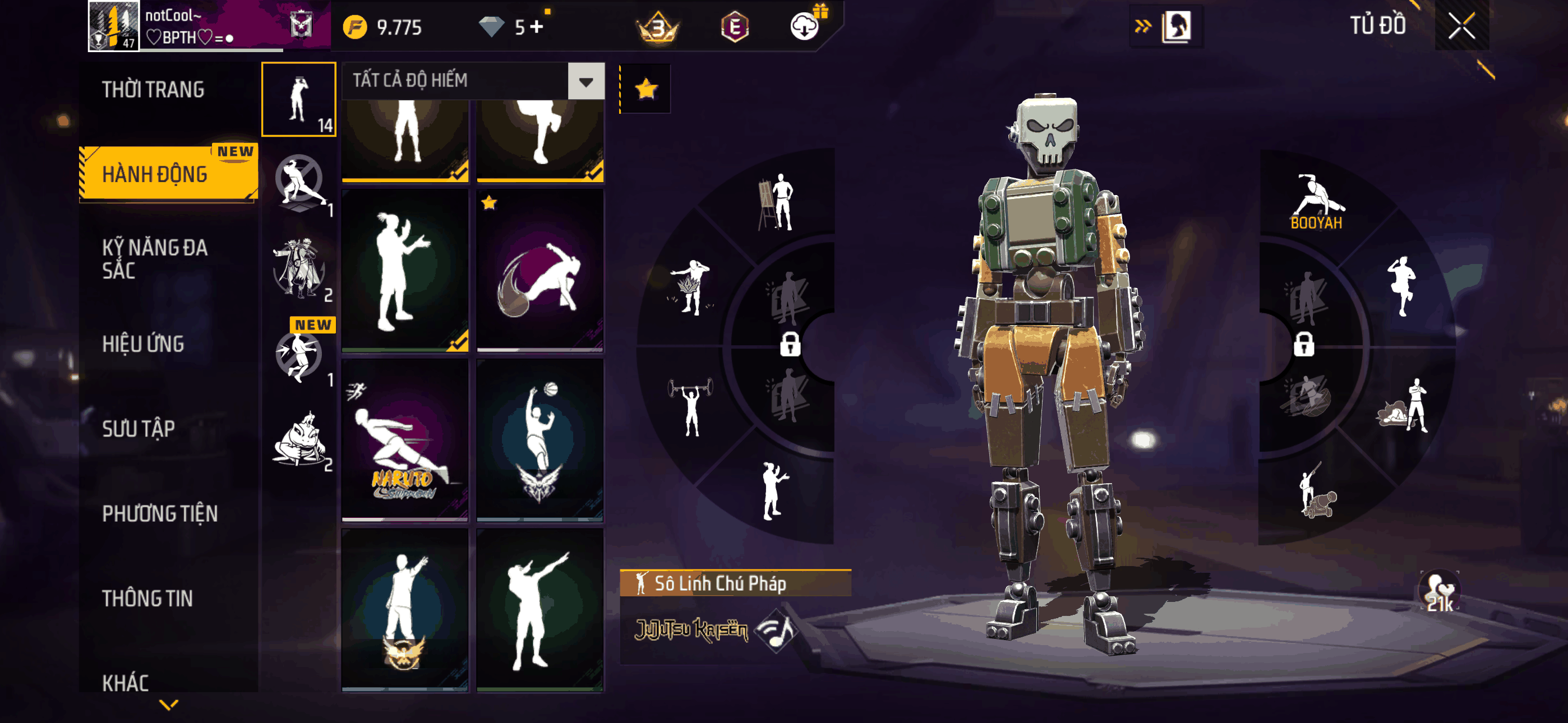
Task: Open the Thông Tin category
Action: coord(147,597)
